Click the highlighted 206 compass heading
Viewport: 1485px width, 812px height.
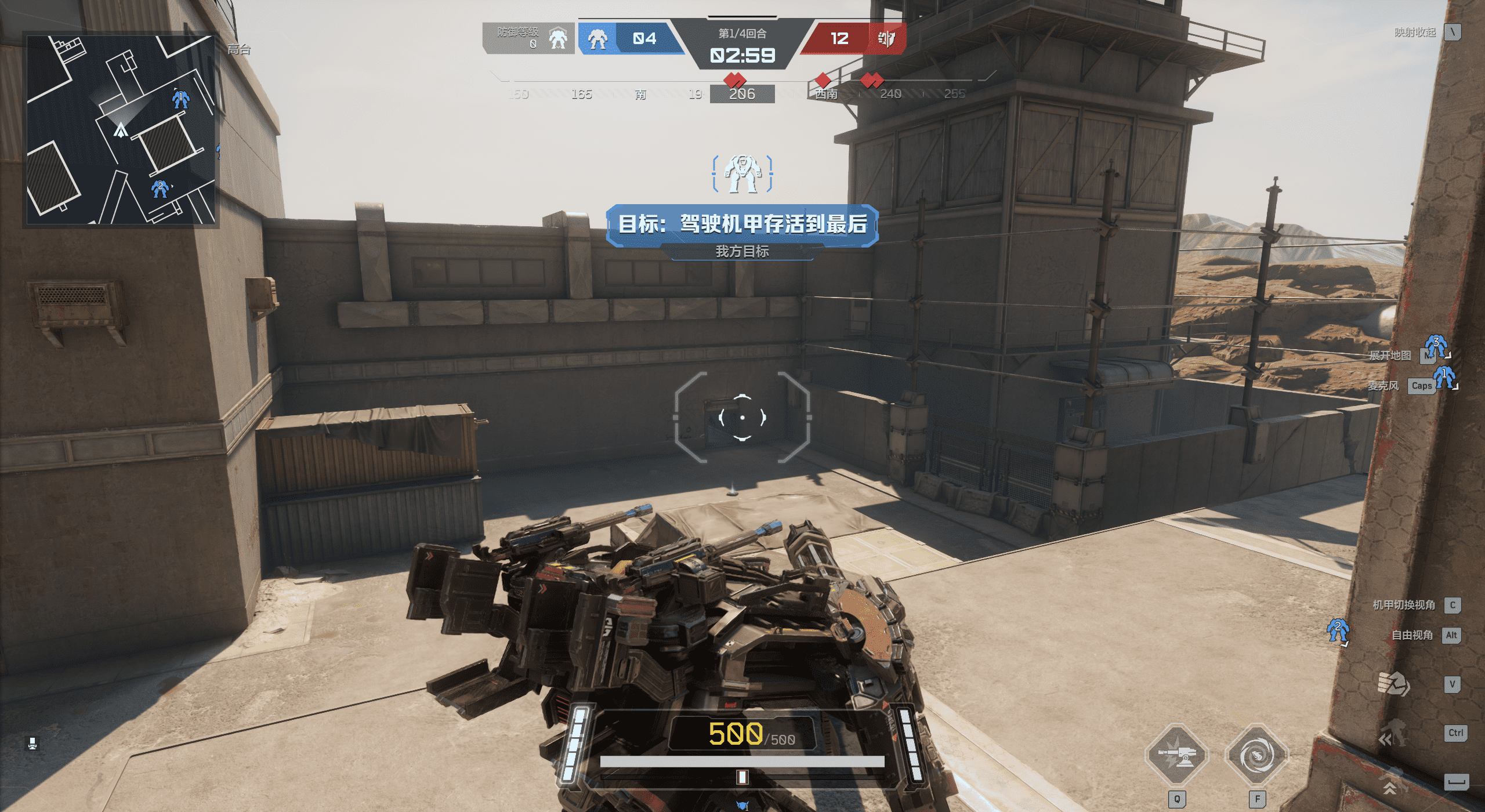tap(742, 94)
